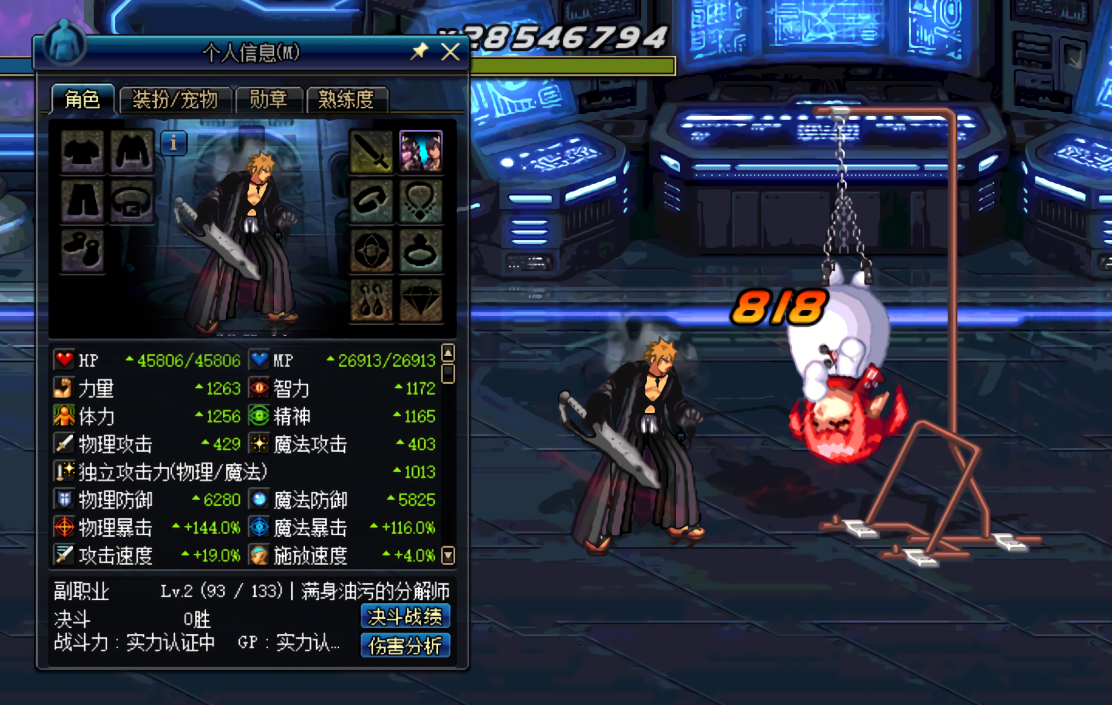Open the 装扮/宠物 tab
Image resolution: width=1112 pixels, height=705 pixels.
(175, 99)
